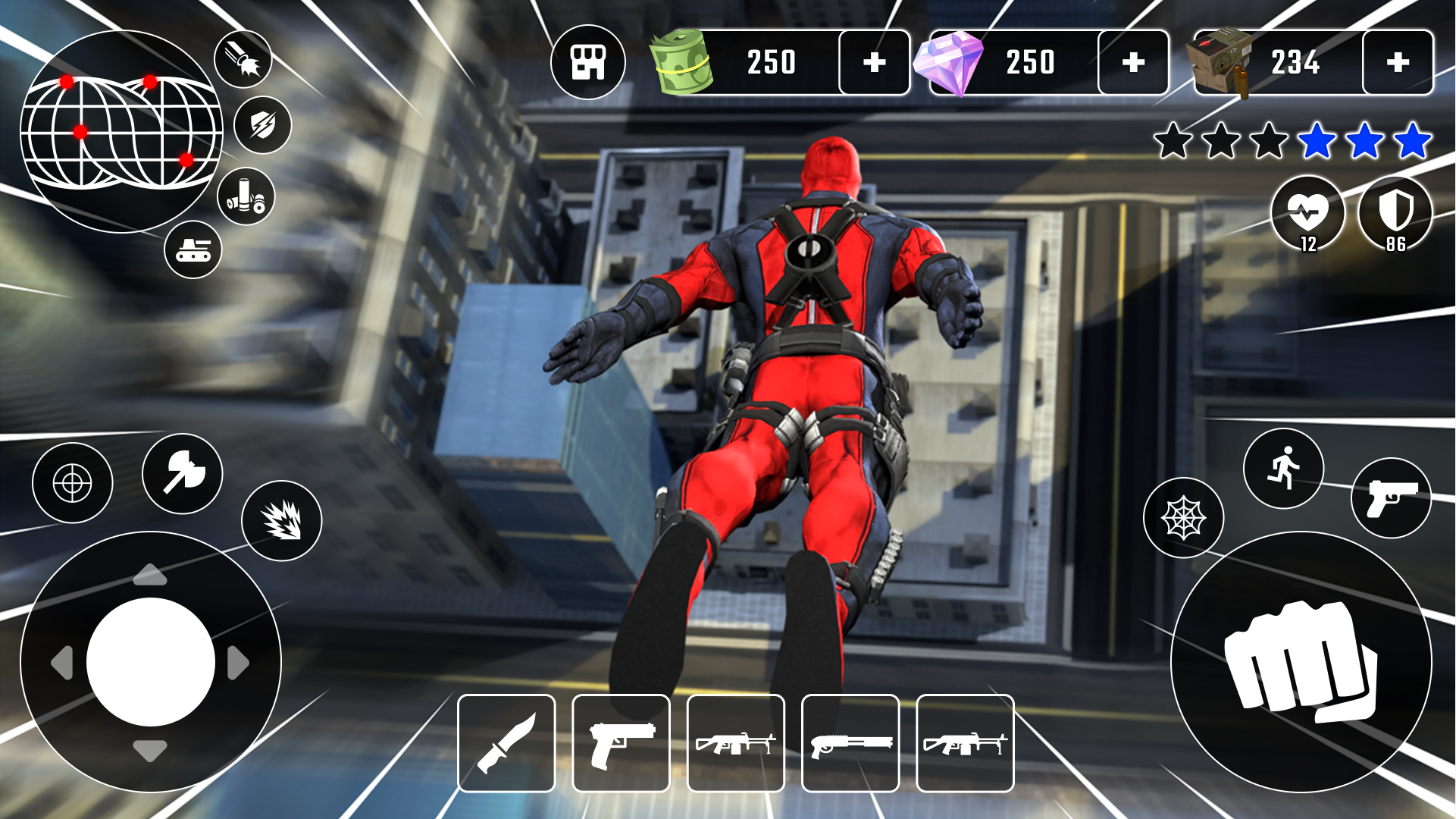Toggle aim mode with the crosshair icon

73,483
